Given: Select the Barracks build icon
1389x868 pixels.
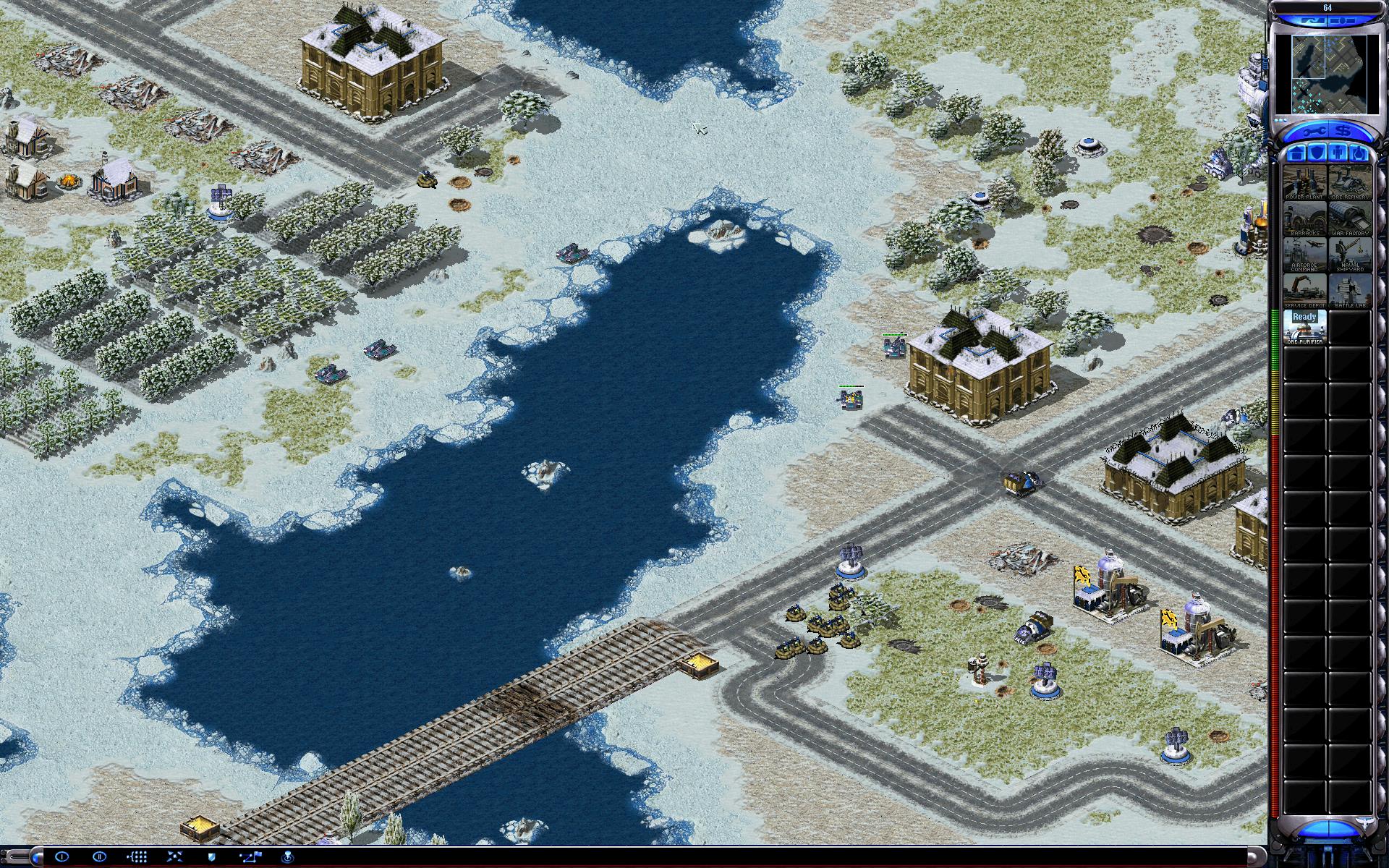Looking at the screenshot, I should [x=1305, y=218].
